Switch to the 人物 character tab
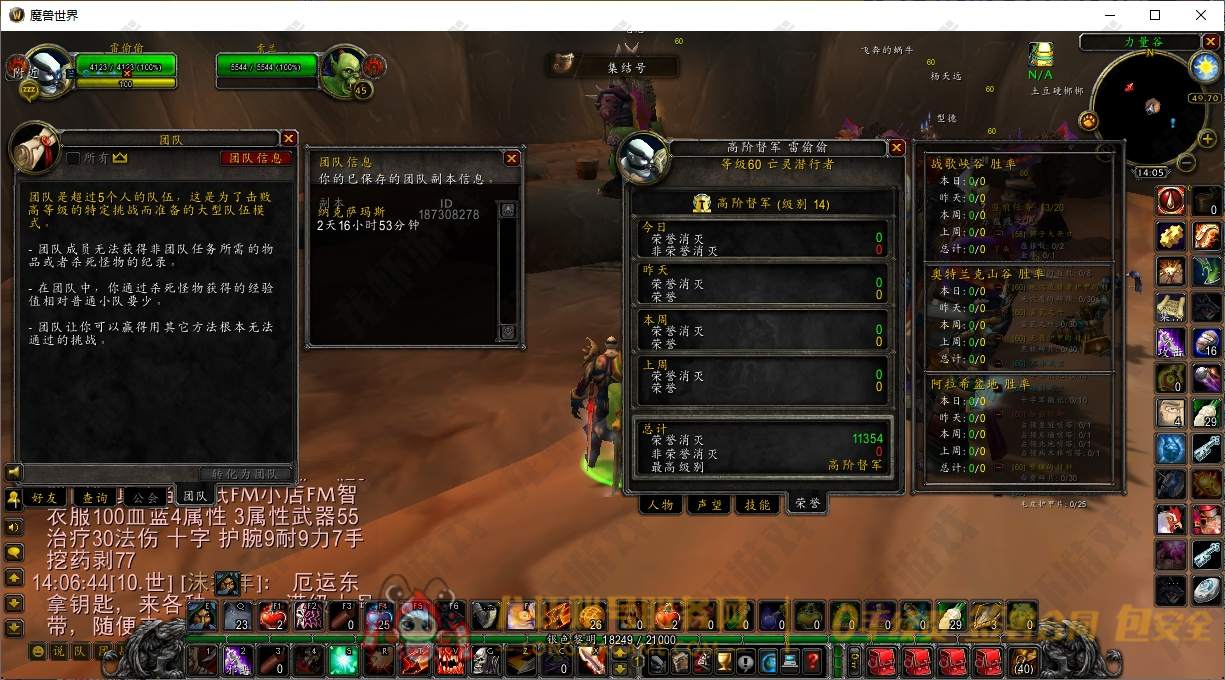 click(x=661, y=505)
